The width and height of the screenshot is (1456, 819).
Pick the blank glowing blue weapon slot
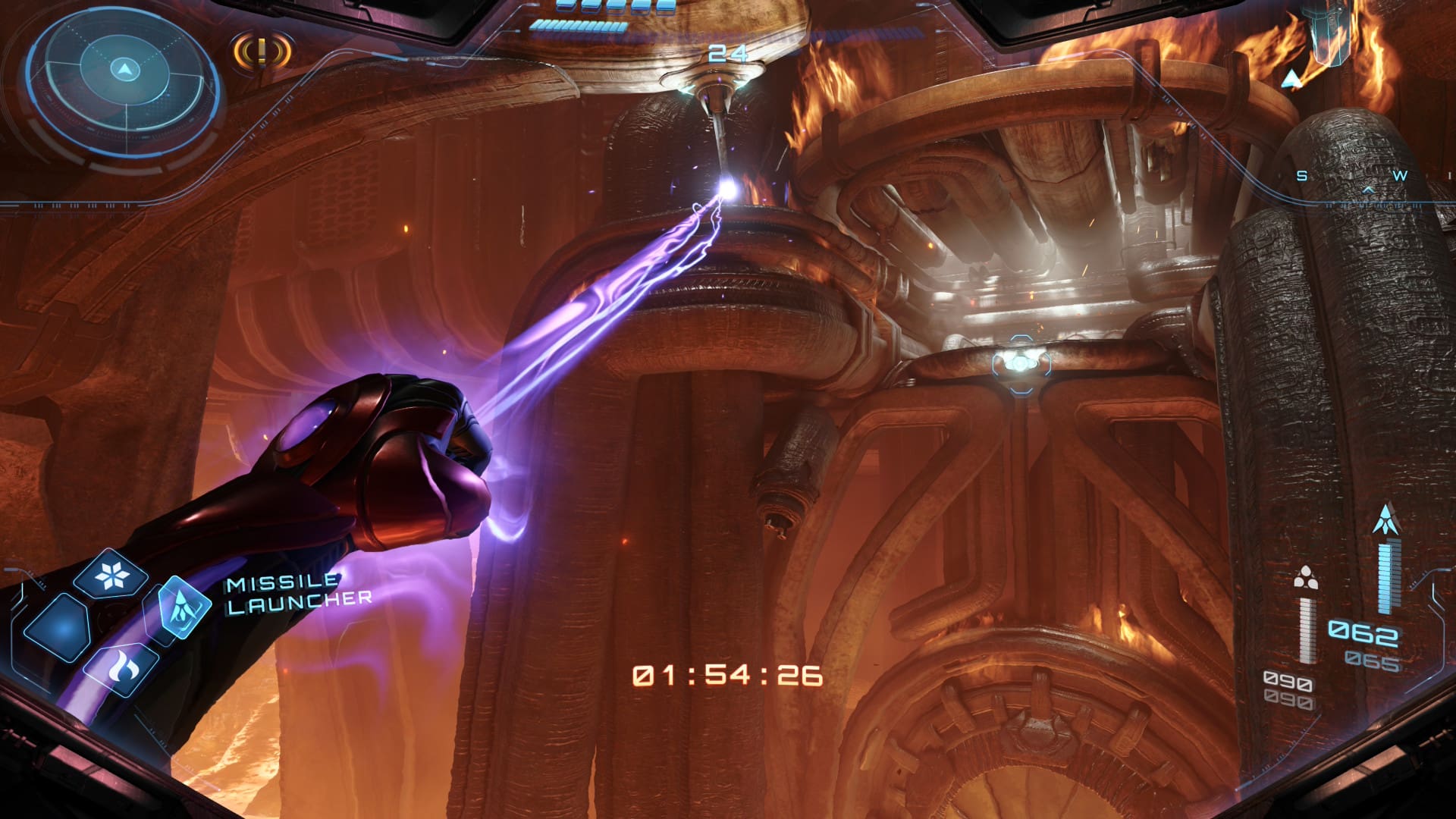click(x=58, y=628)
